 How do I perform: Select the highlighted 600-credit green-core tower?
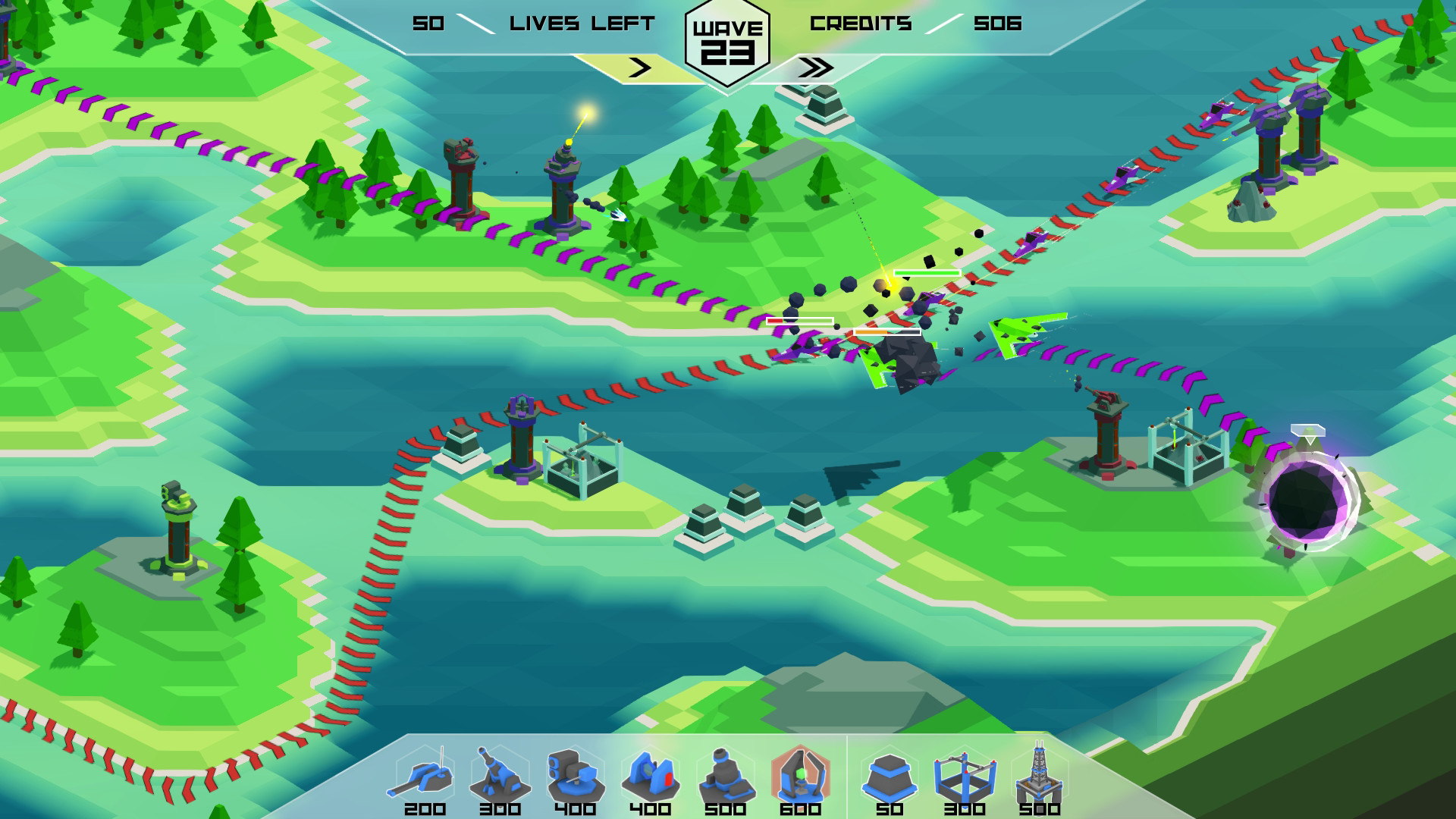800,777
